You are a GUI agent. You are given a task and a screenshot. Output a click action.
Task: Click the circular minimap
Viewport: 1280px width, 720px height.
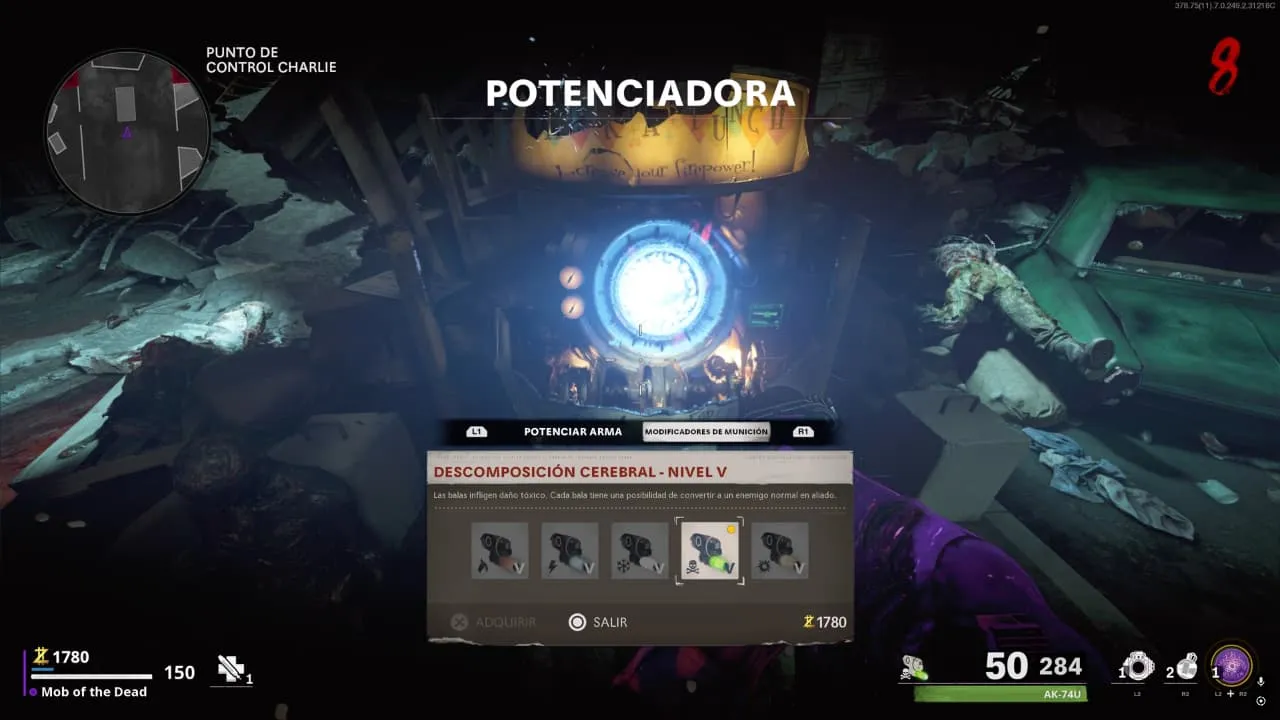coord(126,131)
